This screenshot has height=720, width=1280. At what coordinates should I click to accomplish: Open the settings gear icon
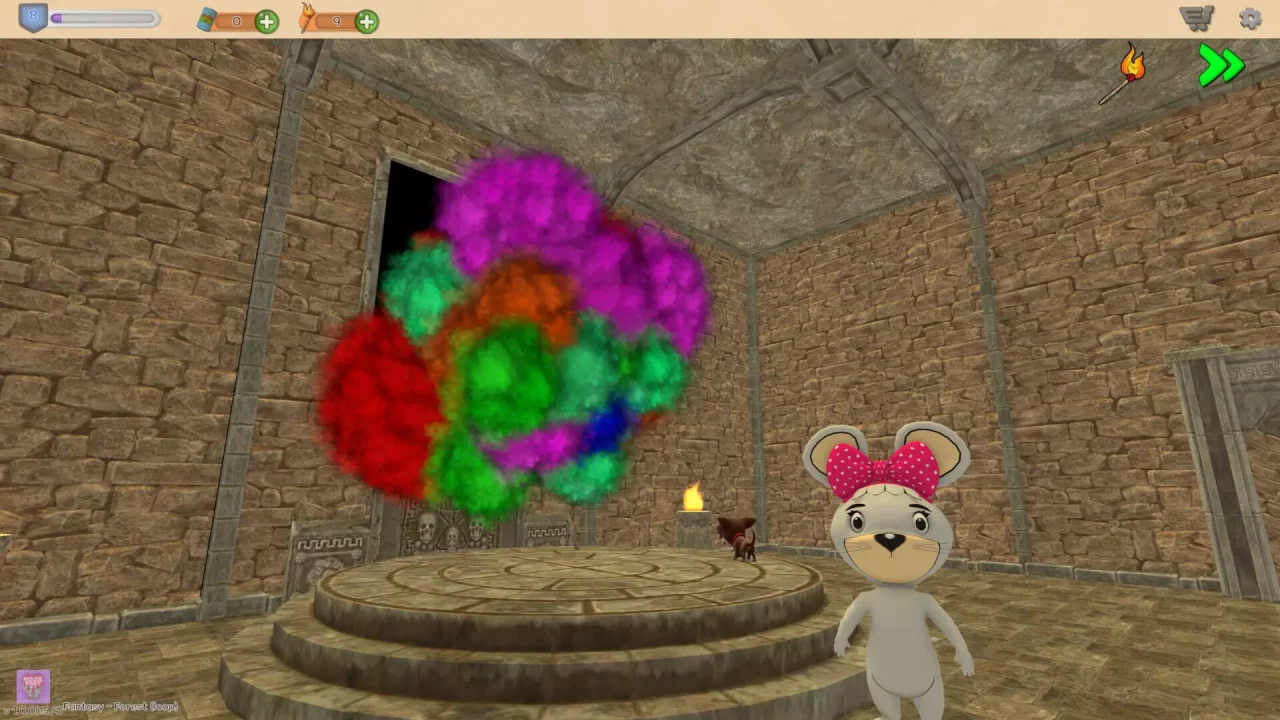(1251, 18)
